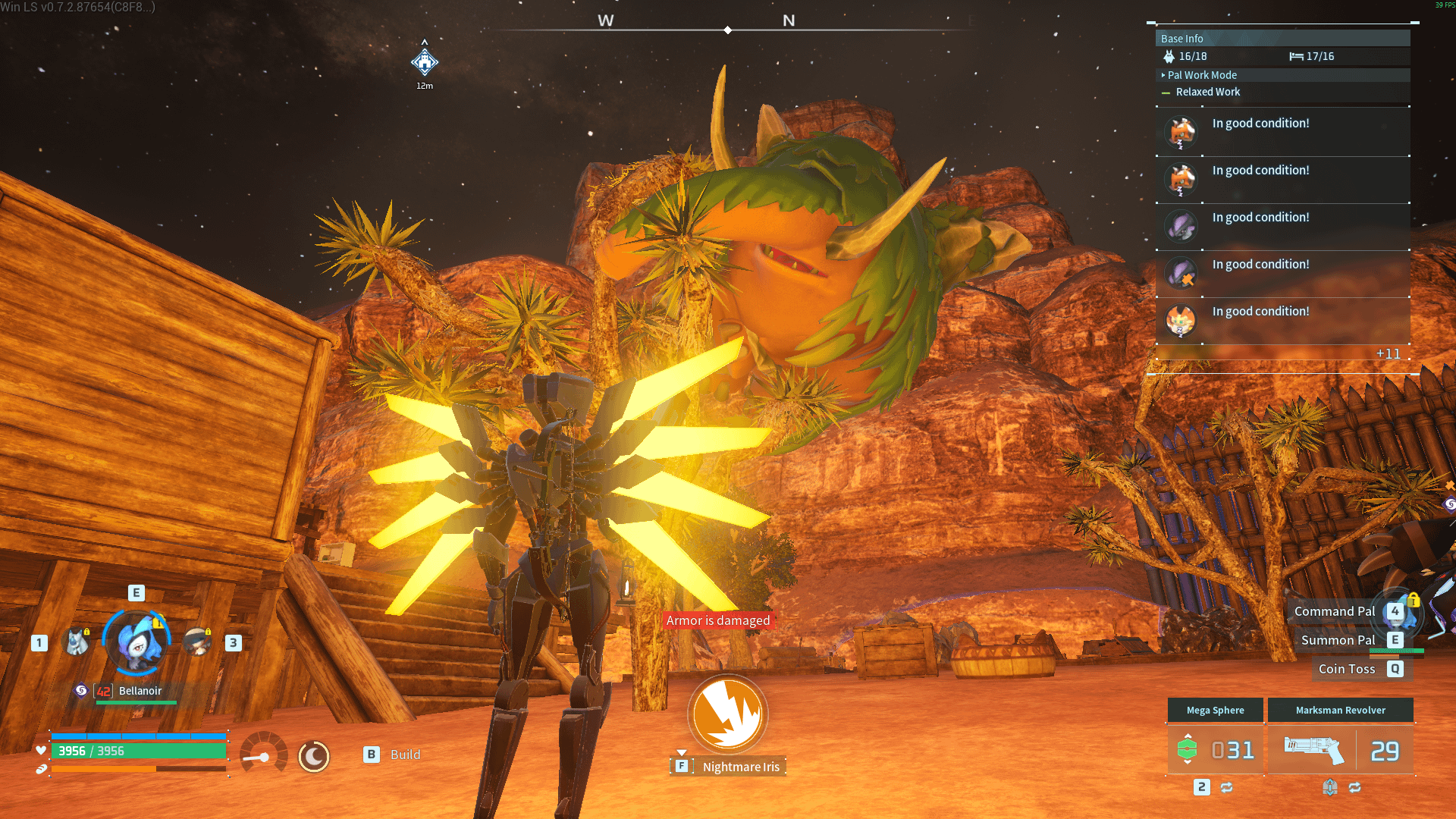Select the party pal right of Bellanoir
This screenshot has width=1456, height=819.
coord(198,642)
